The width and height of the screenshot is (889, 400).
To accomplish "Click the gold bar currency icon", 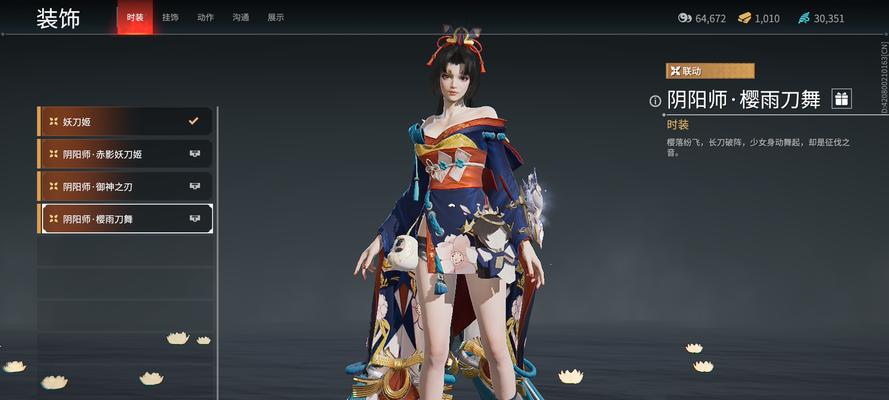I will click(745, 18).
